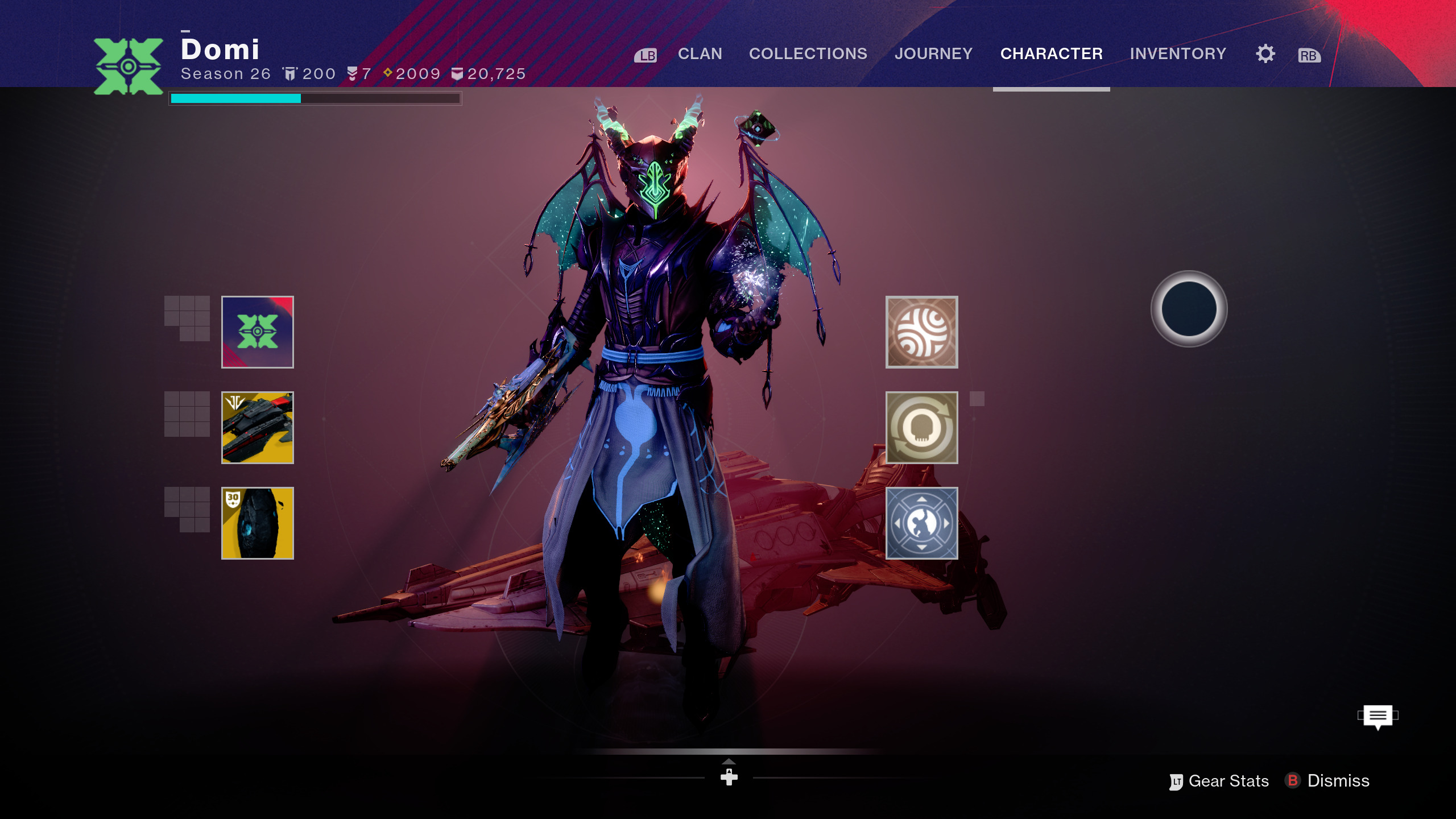1456x819 pixels.
Task: Open the emote wheel slot
Action: coord(921,523)
